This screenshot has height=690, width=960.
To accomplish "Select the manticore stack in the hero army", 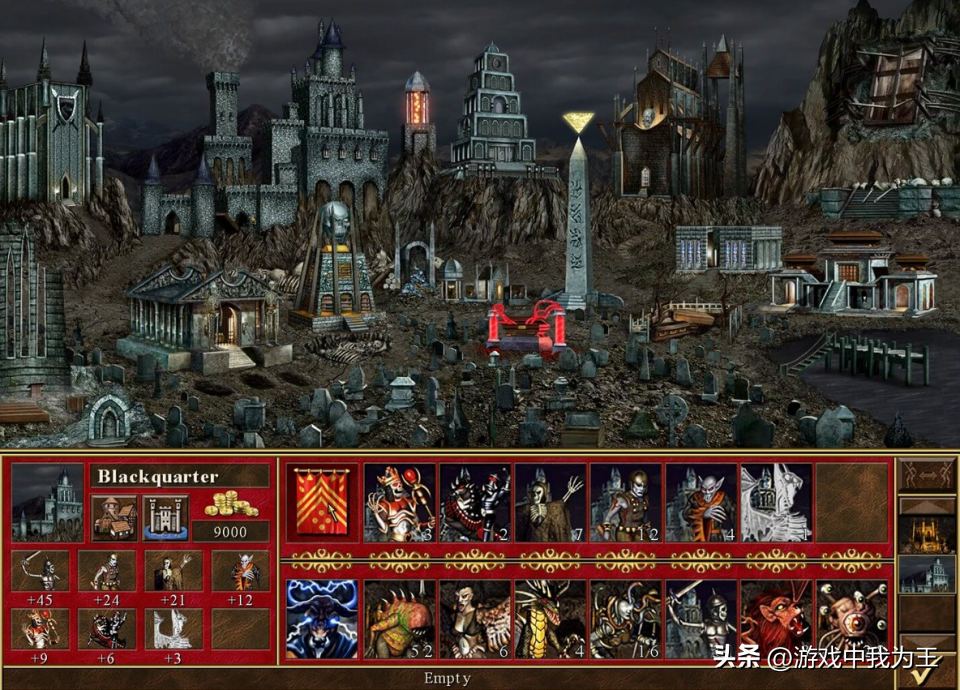I will pos(776,620).
